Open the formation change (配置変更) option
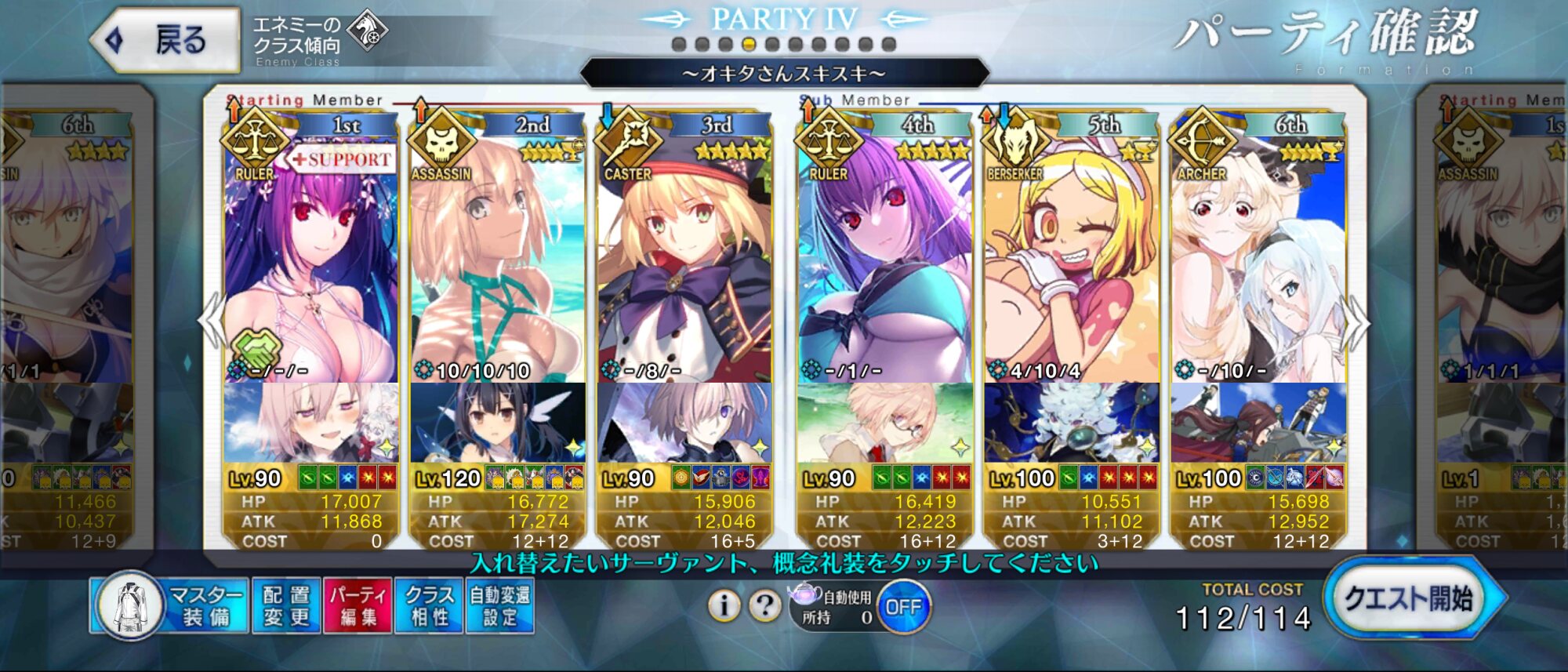This screenshot has width=1568, height=672. (286, 606)
